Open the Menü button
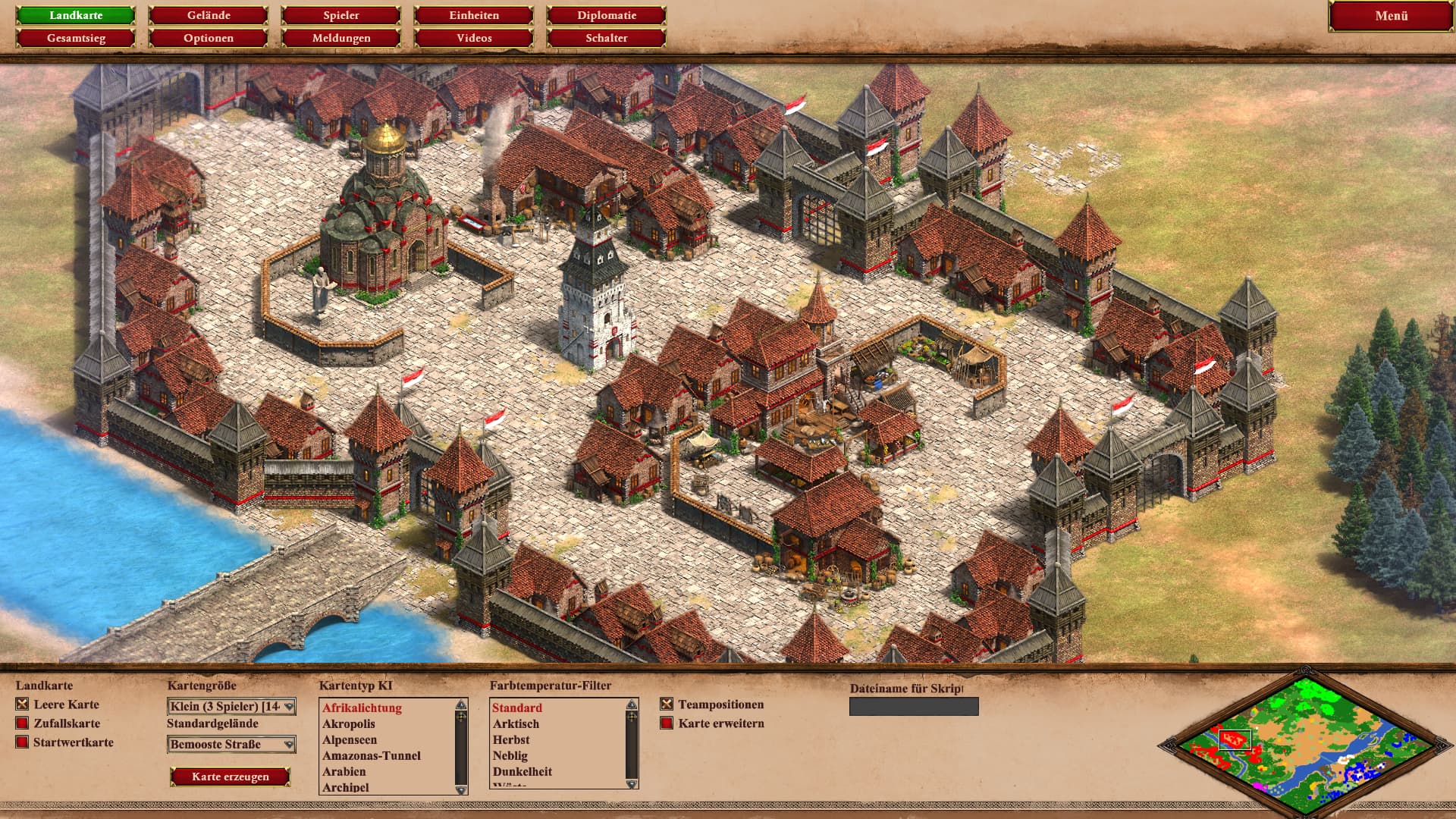 (x=1391, y=16)
